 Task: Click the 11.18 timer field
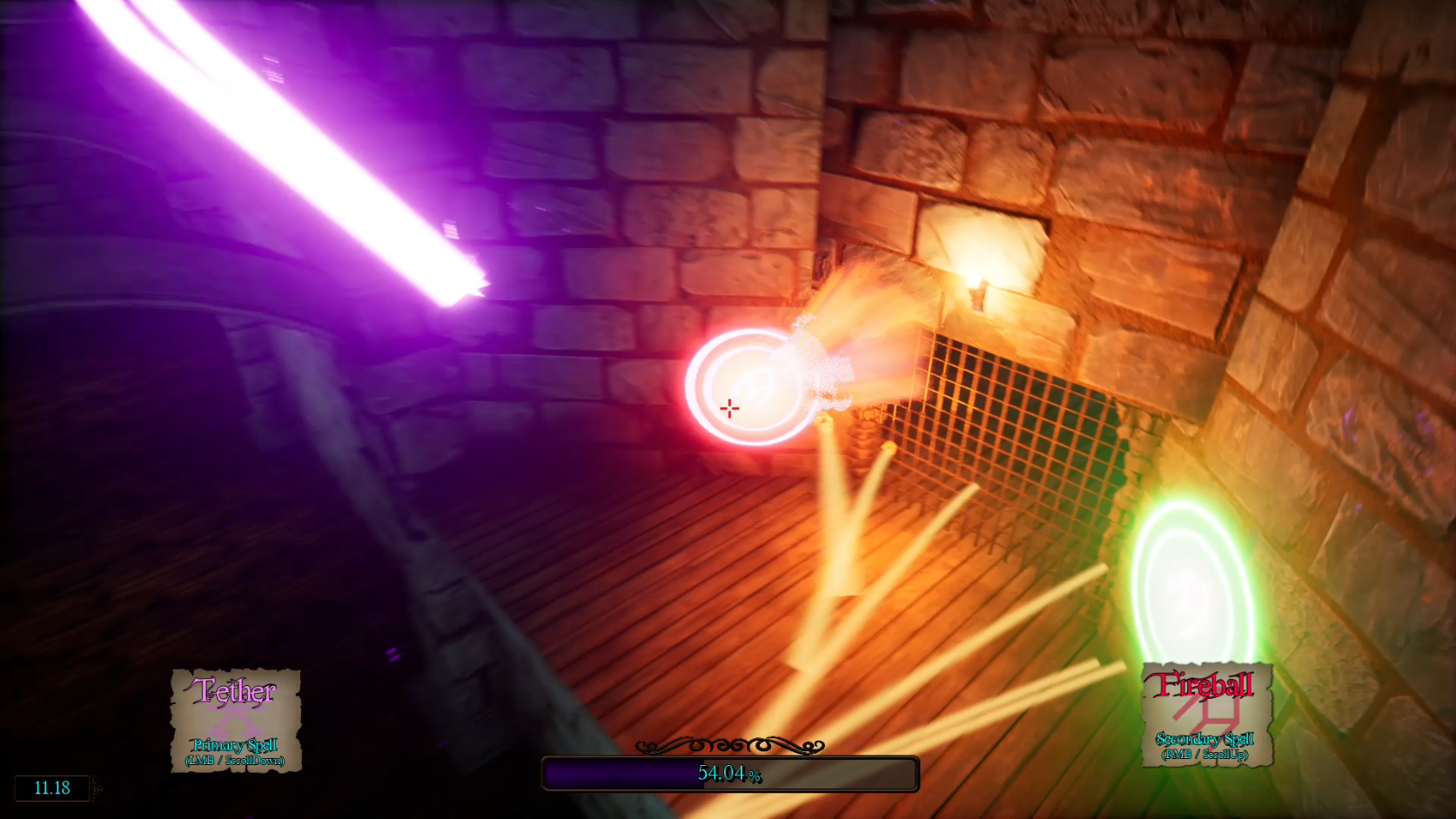(50, 789)
